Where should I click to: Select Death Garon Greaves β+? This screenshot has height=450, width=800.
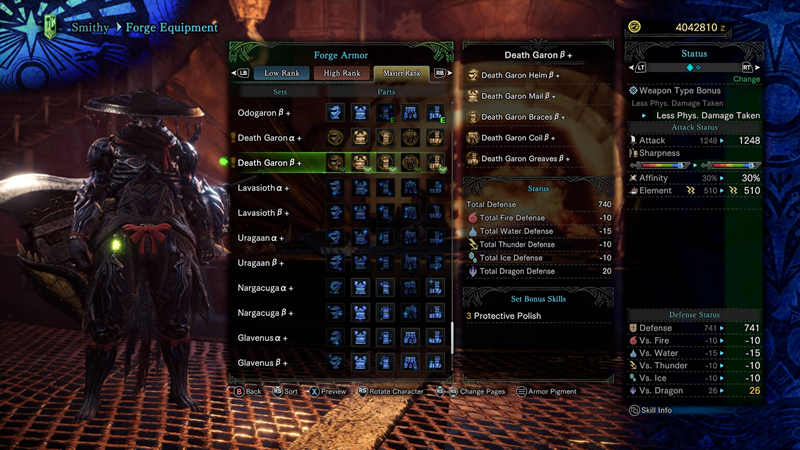[525, 159]
